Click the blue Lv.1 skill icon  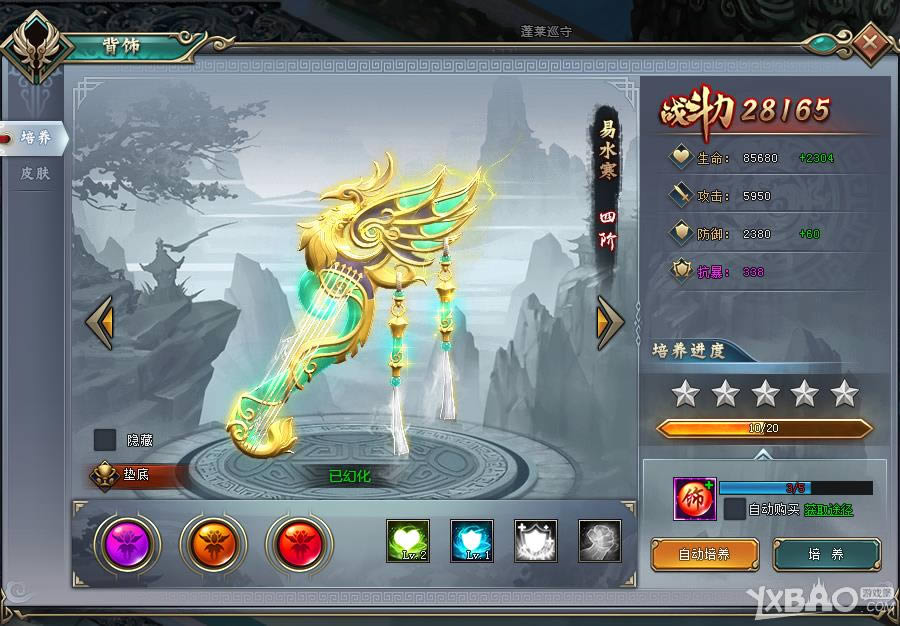(471, 541)
